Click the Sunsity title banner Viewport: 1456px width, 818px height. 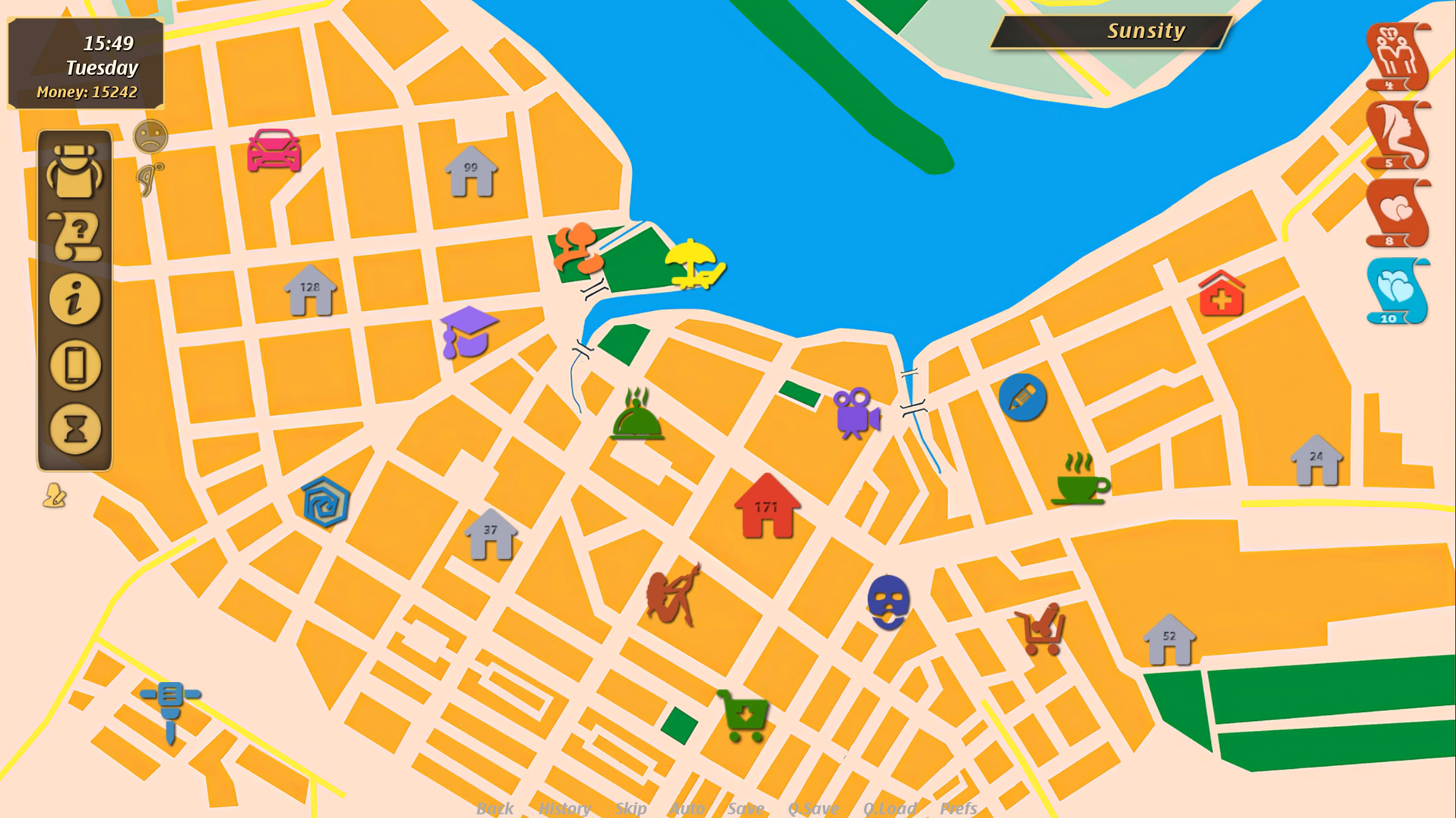click(1145, 32)
